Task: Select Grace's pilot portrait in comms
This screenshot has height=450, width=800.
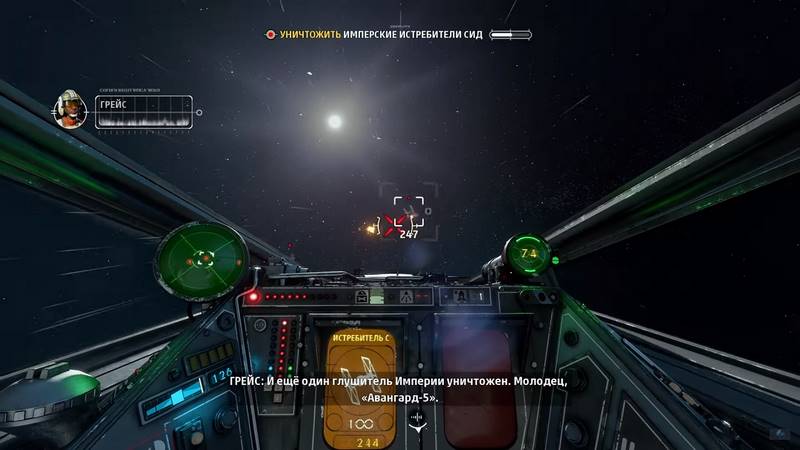Action: [71, 109]
